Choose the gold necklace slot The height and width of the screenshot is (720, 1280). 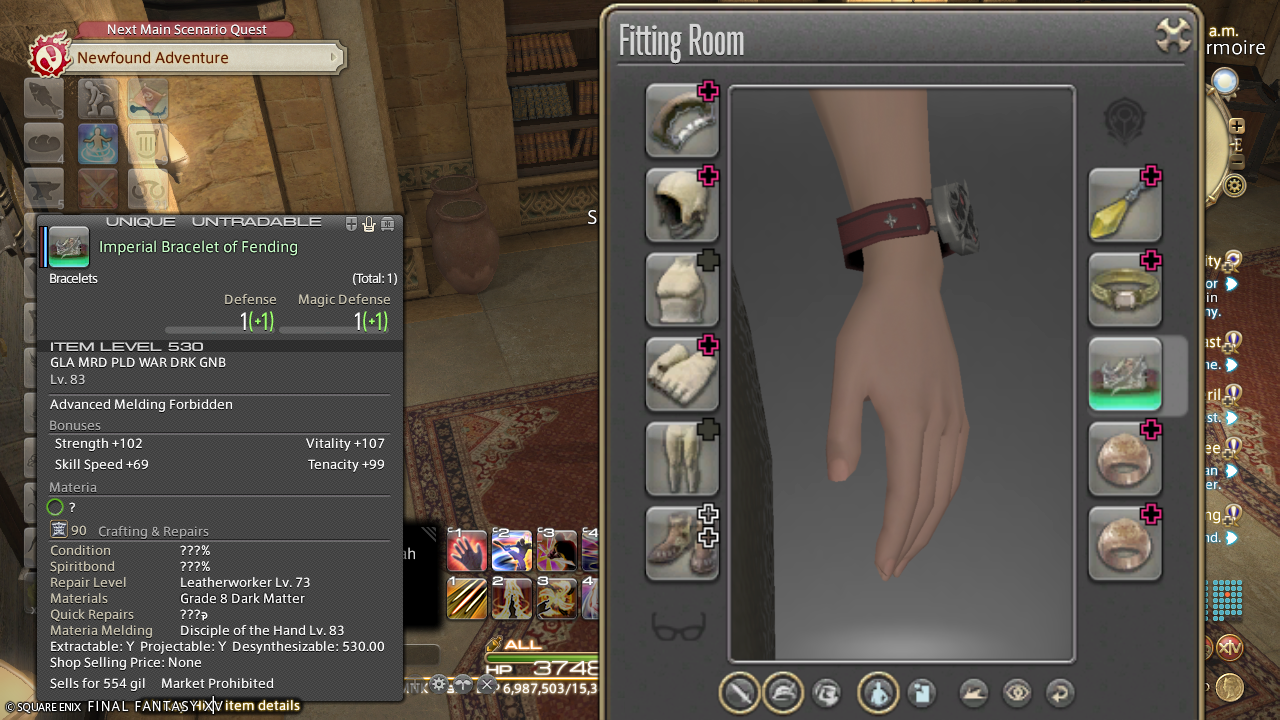[1124, 289]
